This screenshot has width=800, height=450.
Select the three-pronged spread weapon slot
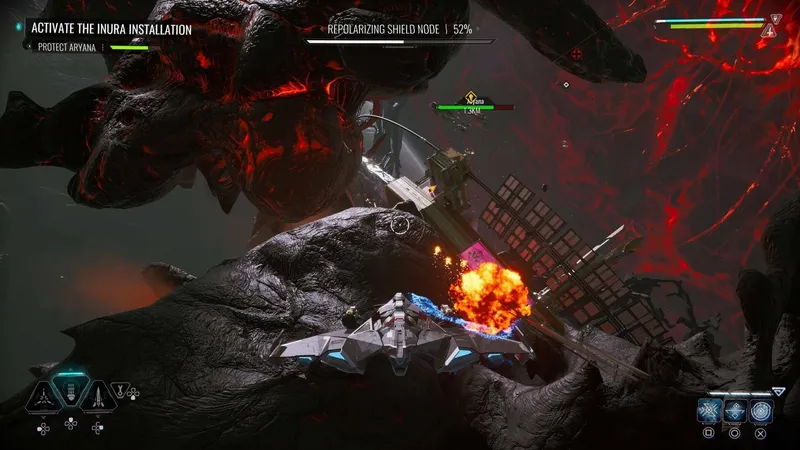click(x=44, y=396)
